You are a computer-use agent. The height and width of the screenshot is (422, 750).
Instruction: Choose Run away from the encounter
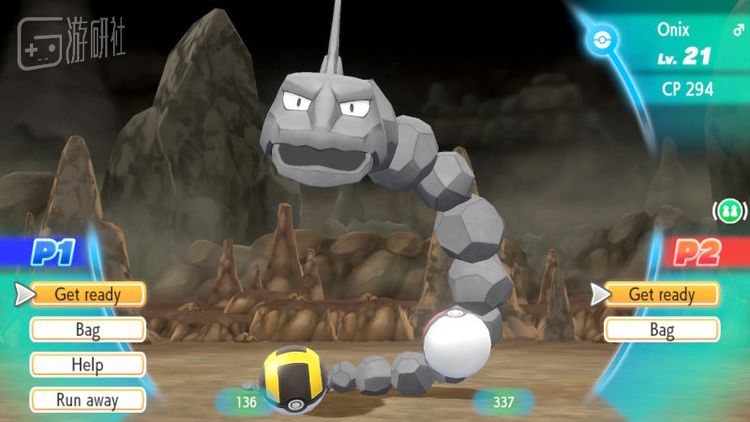click(87, 400)
